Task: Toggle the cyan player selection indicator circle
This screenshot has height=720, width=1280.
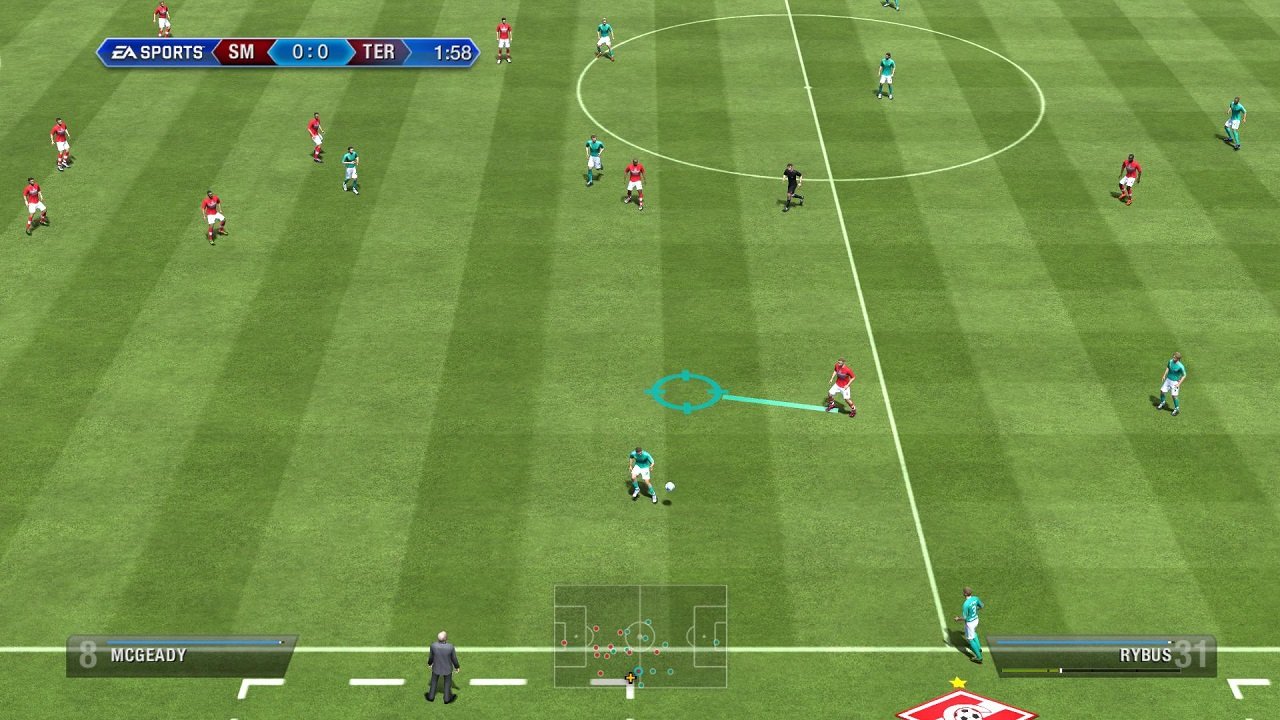Action: tap(687, 391)
